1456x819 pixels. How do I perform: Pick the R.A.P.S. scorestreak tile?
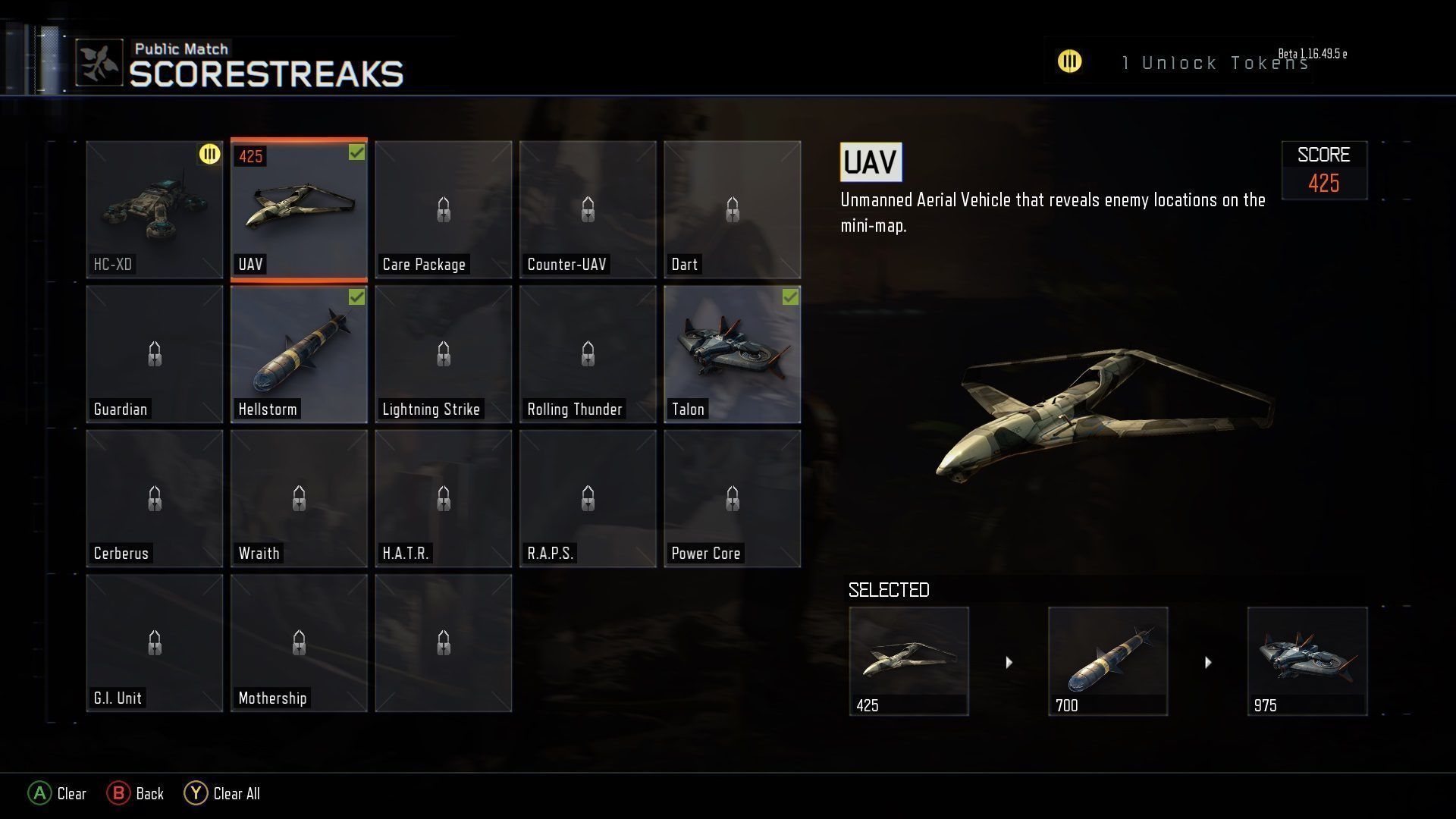pos(588,498)
